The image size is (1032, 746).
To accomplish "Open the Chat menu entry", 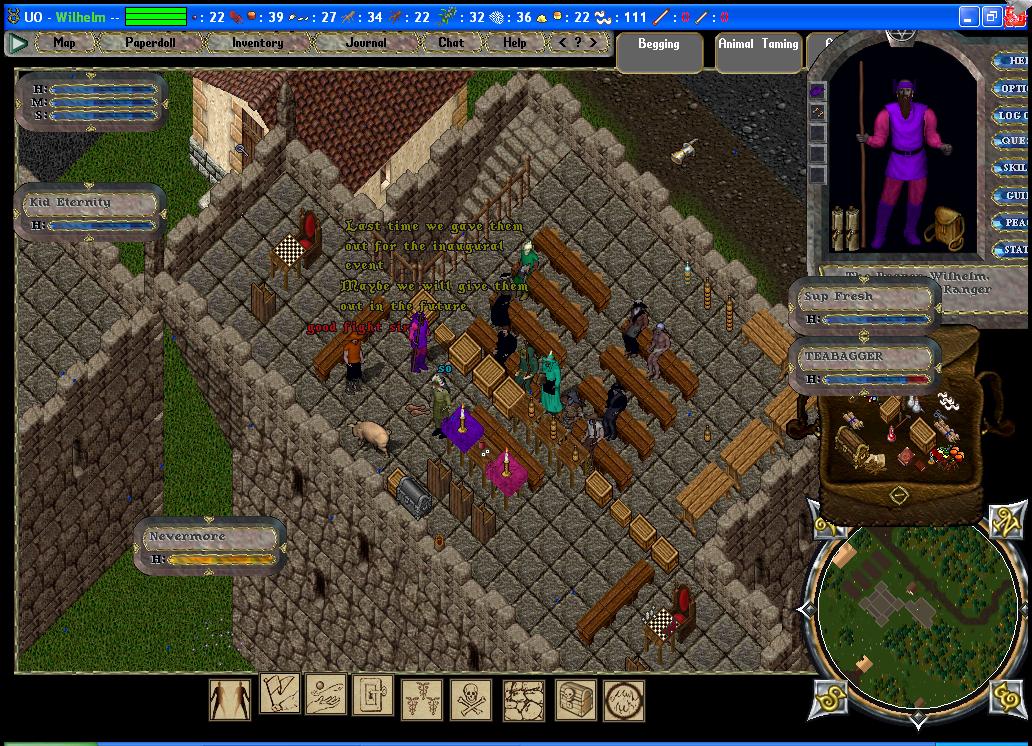I will 451,43.
